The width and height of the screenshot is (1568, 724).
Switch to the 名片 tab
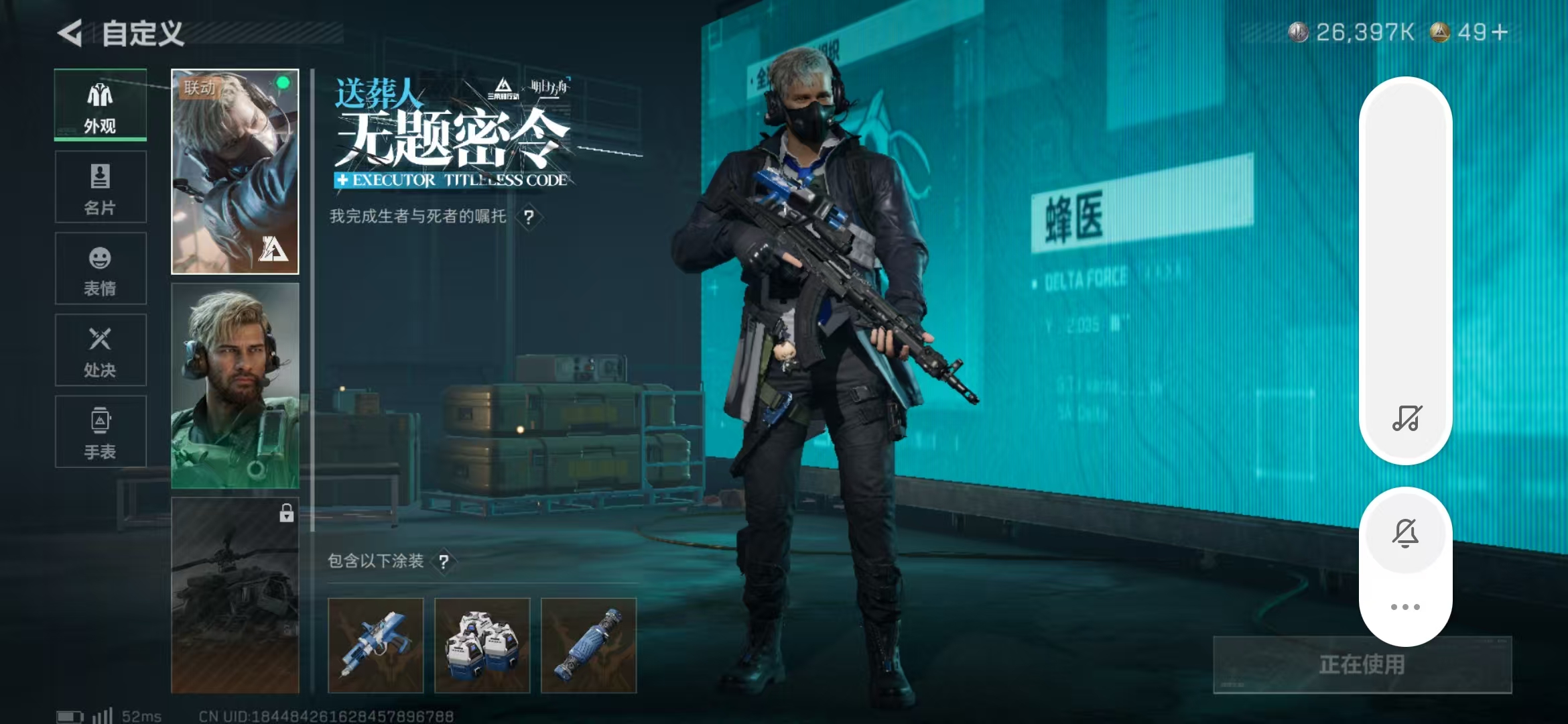pos(99,186)
